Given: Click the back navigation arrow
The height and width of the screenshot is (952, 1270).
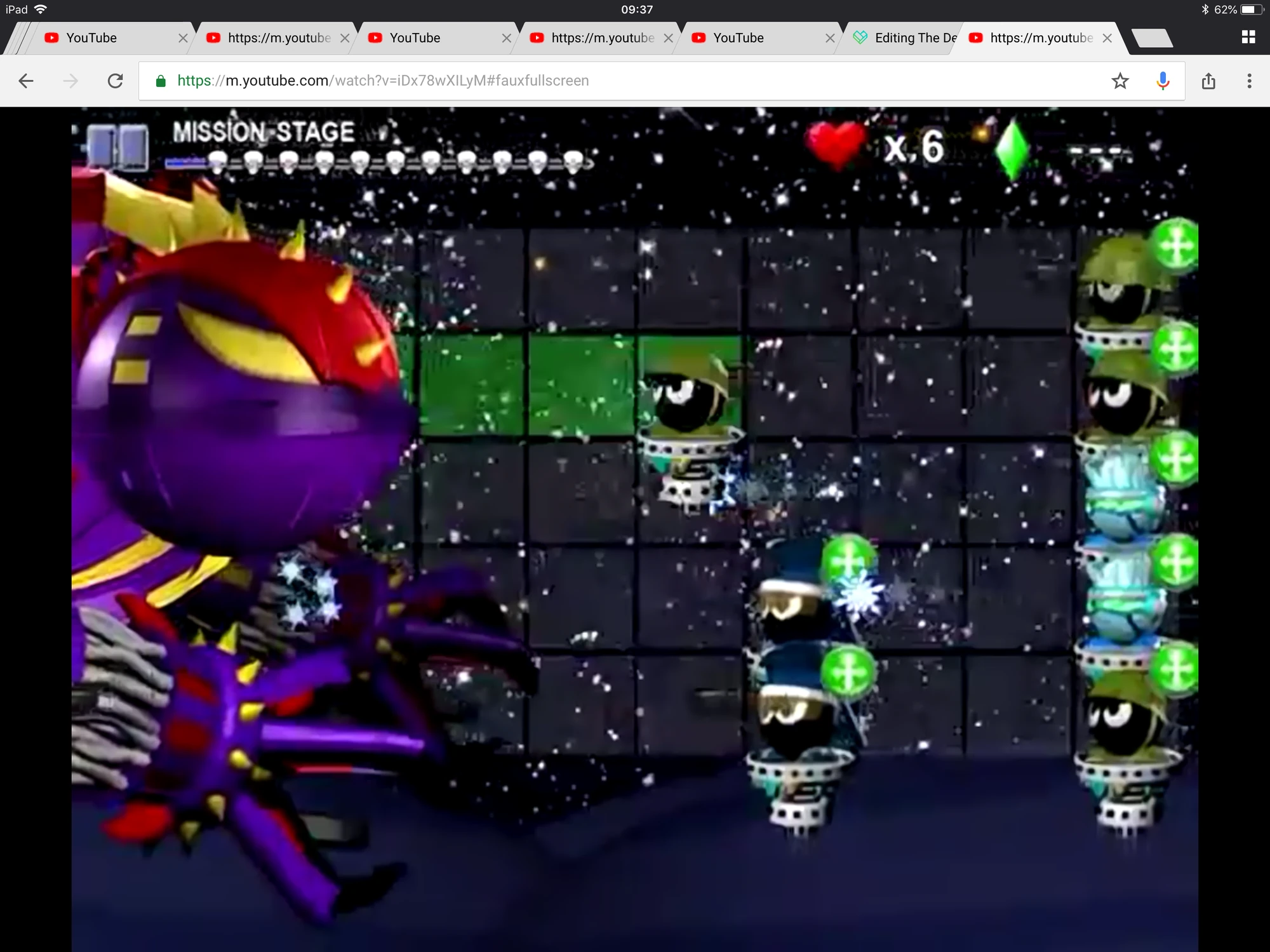Looking at the screenshot, I should point(26,81).
